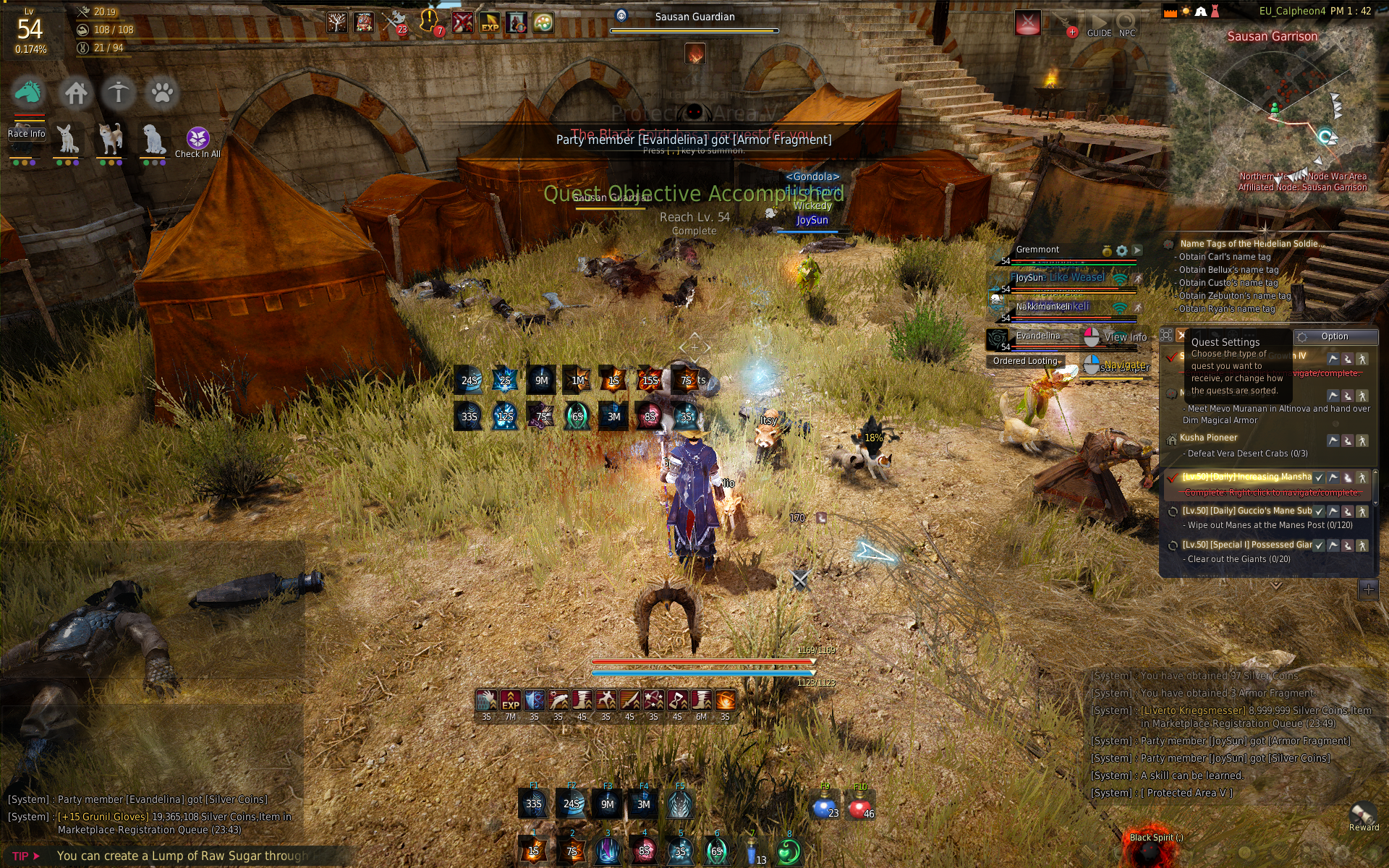
Task: Open the GUIDE button
Action: [1099, 25]
